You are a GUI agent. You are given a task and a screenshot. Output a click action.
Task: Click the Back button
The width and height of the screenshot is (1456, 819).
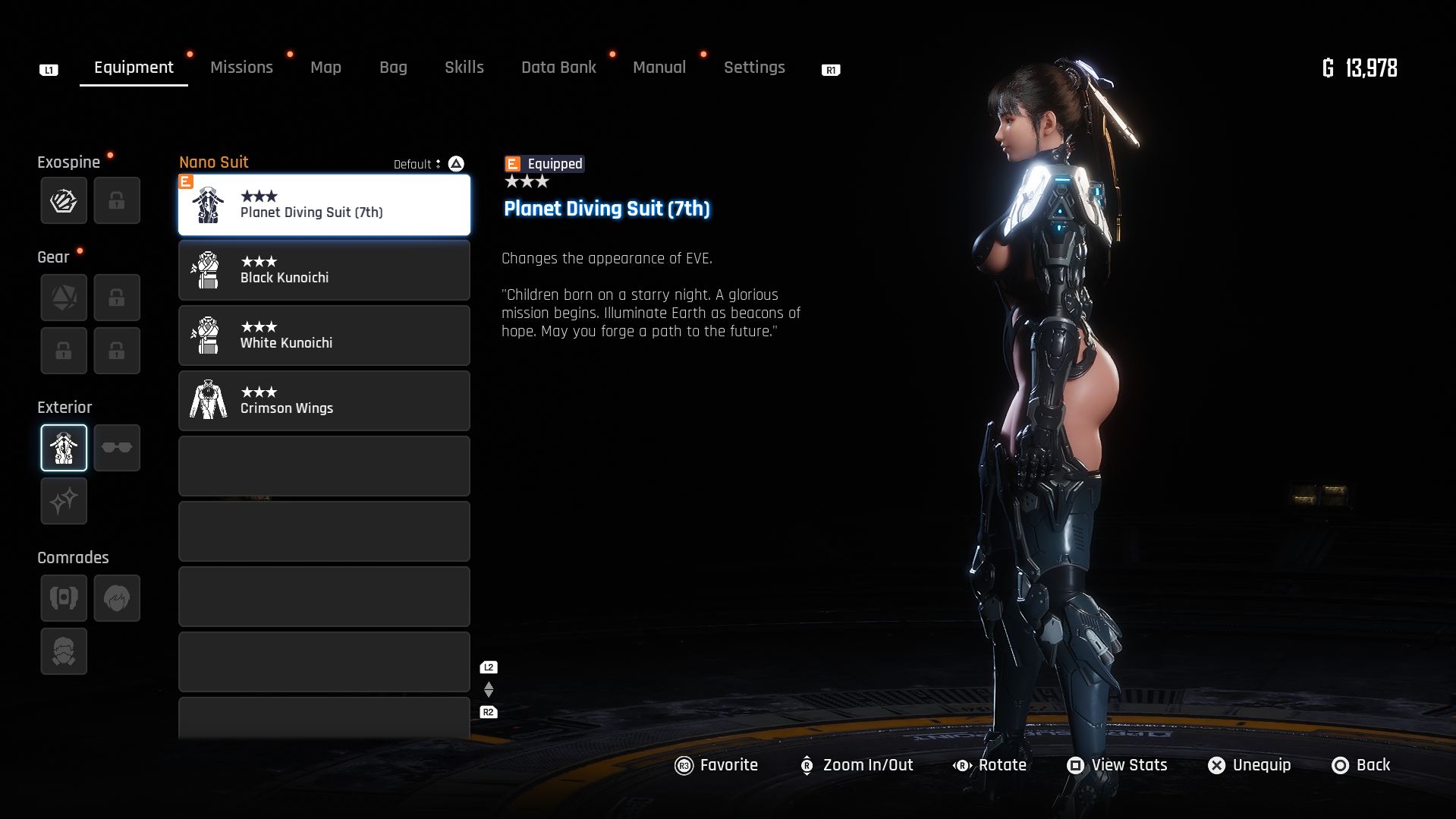tap(1361, 765)
